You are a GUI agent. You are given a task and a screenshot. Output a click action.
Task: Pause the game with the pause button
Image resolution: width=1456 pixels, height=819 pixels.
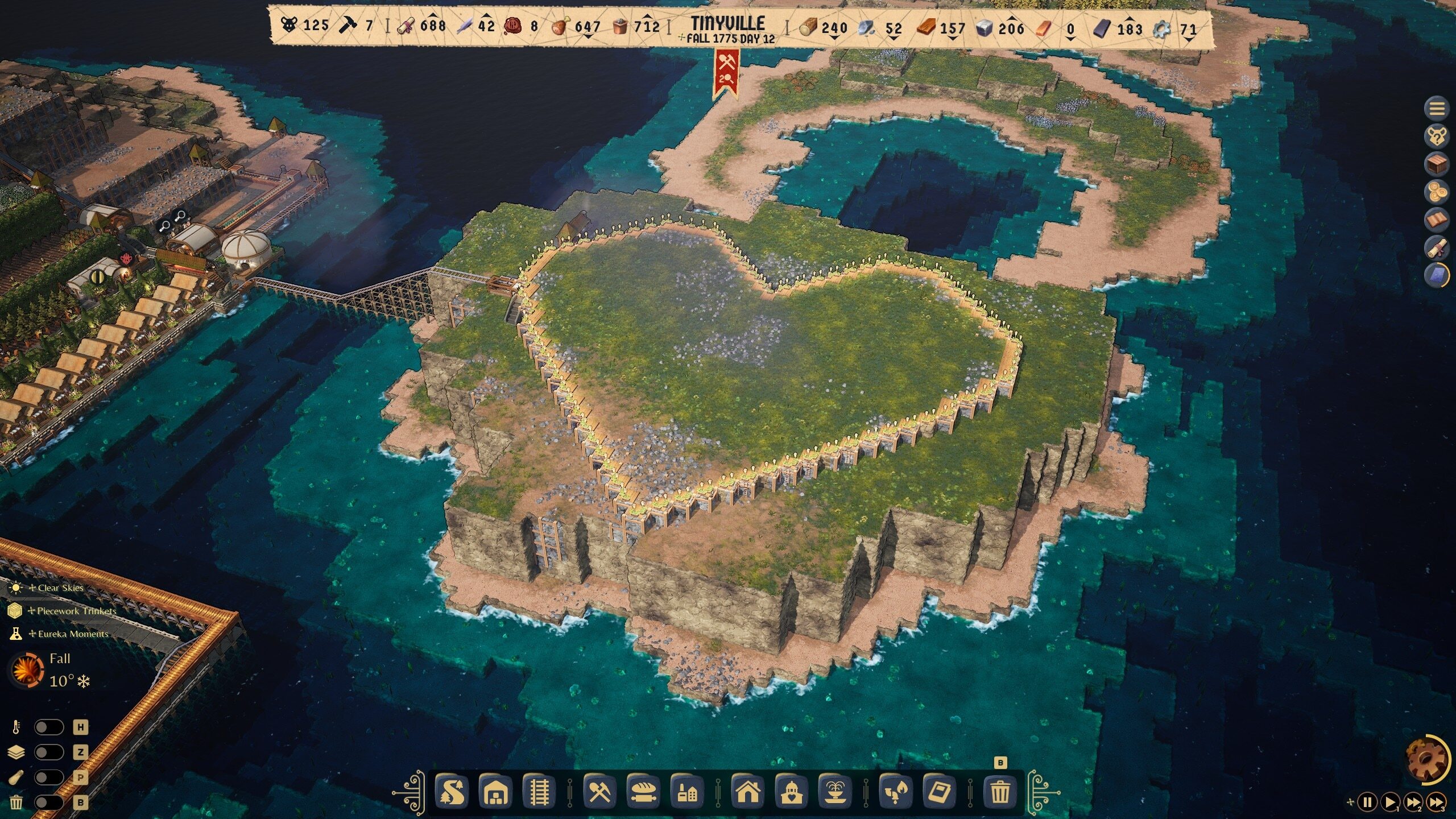coord(1367,803)
